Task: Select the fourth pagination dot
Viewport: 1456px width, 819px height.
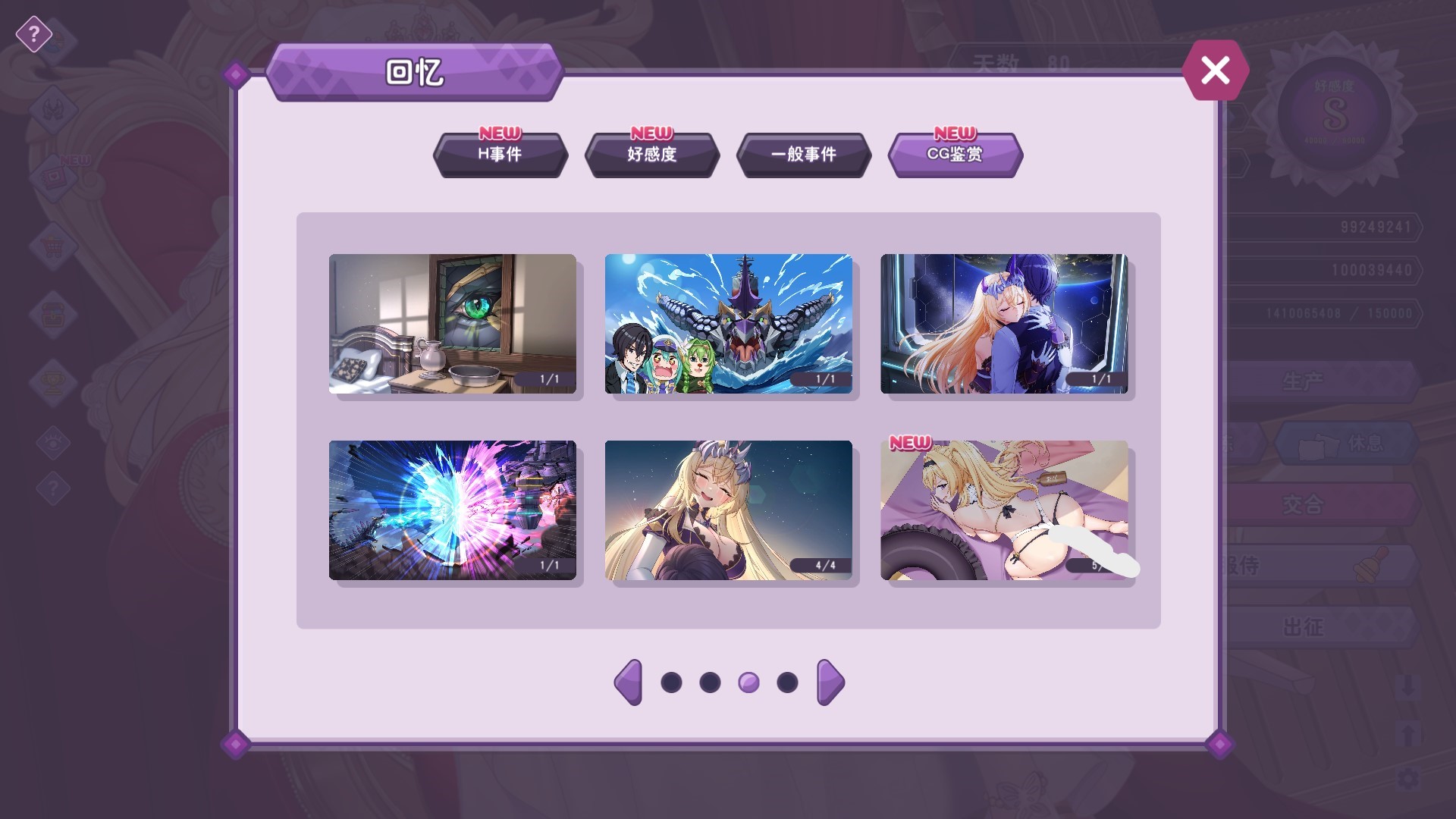Action: coord(786,682)
